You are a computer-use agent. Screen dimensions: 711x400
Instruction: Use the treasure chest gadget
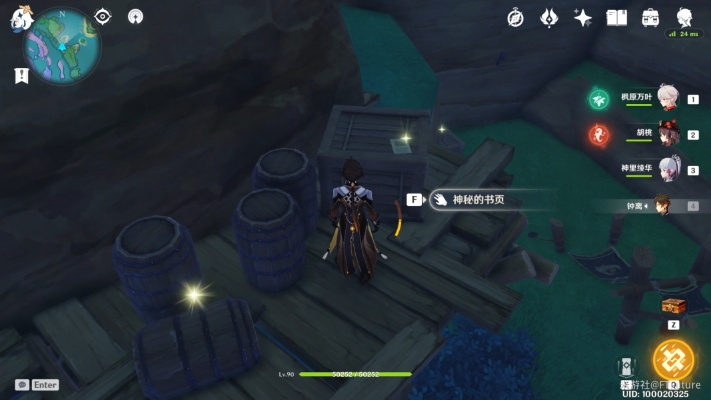point(673,307)
